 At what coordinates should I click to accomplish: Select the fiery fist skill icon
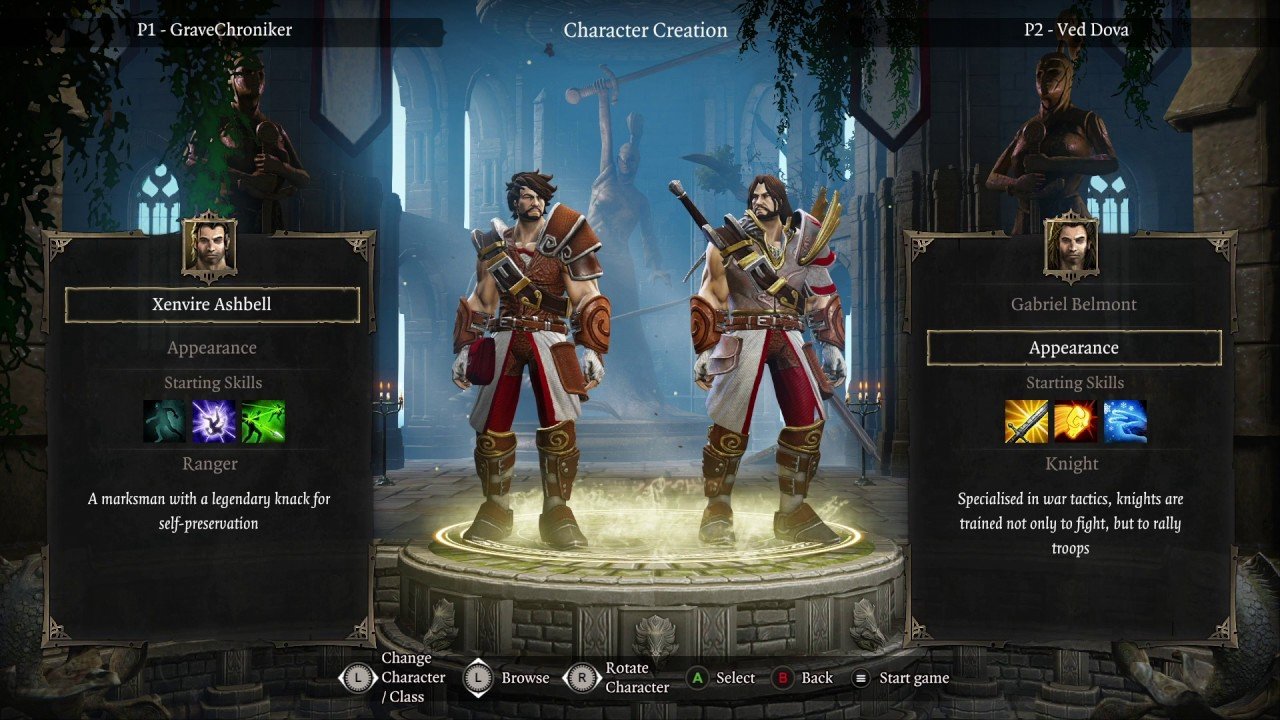point(1076,422)
